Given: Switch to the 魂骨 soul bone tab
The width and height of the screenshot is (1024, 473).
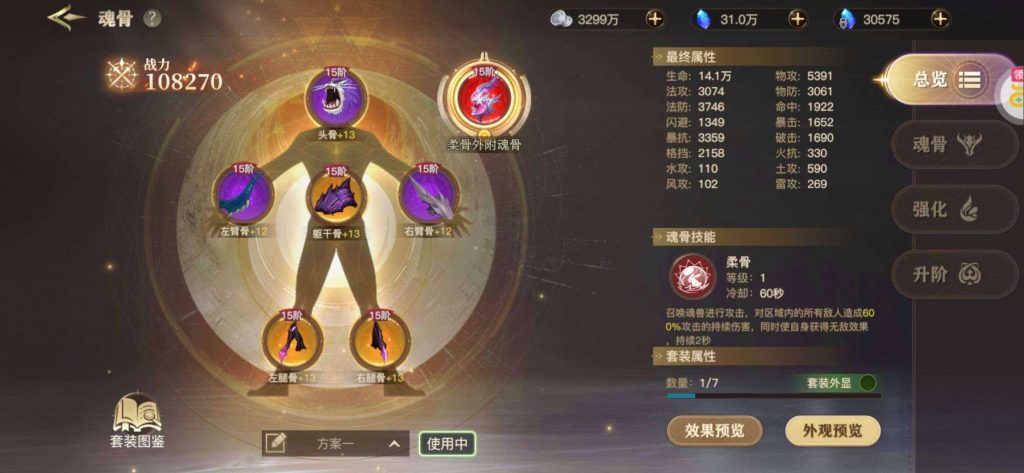Looking at the screenshot, I should (x=943, y=144).
